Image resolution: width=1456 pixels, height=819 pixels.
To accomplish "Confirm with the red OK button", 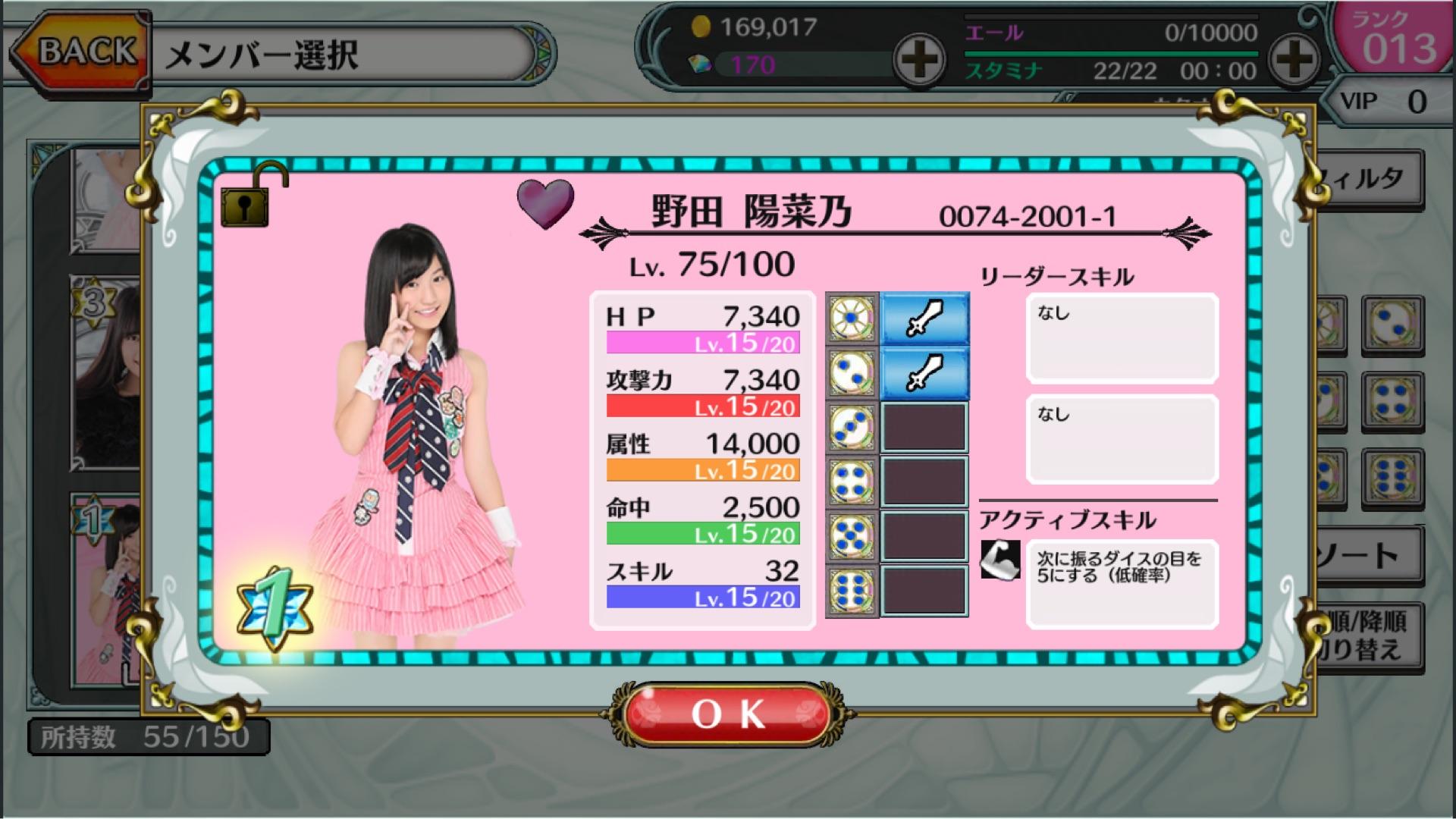I will pos(729,714).
